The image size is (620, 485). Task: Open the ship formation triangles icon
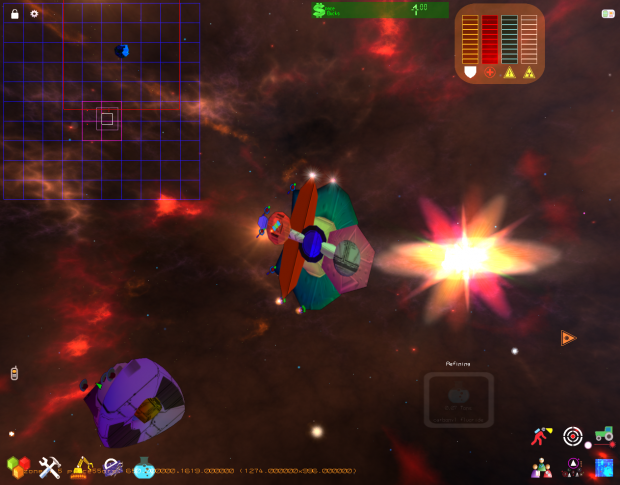(x=574, y=466)
